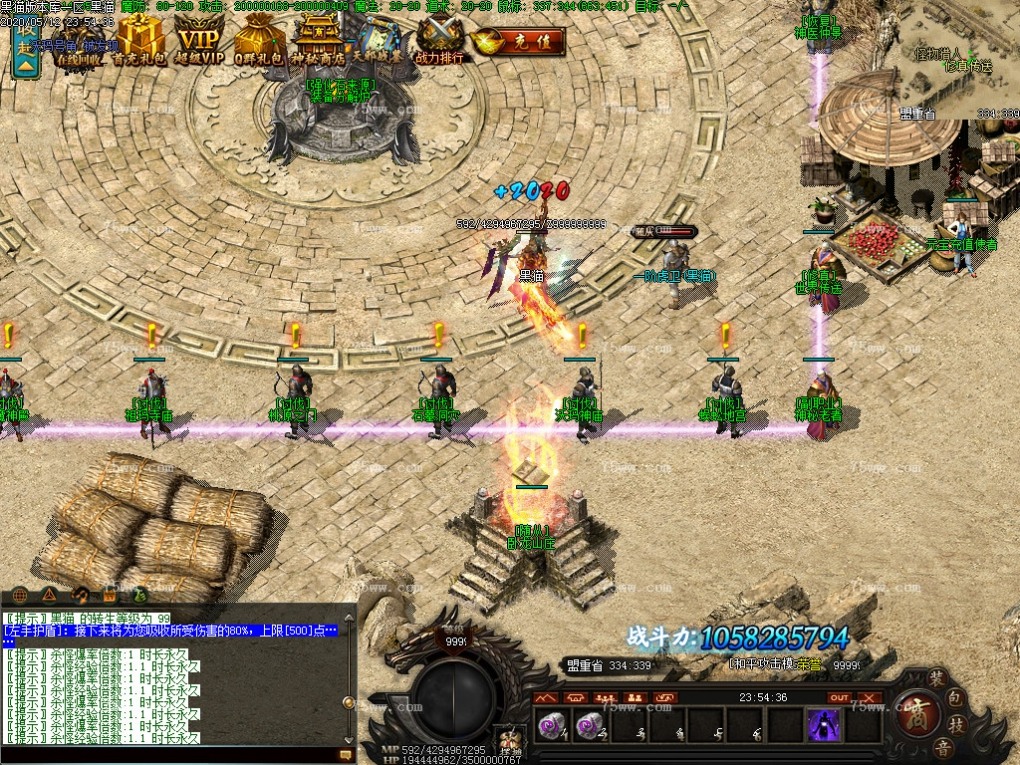Enter the 神秘商店 mystery shop

[x=318, y=42]
